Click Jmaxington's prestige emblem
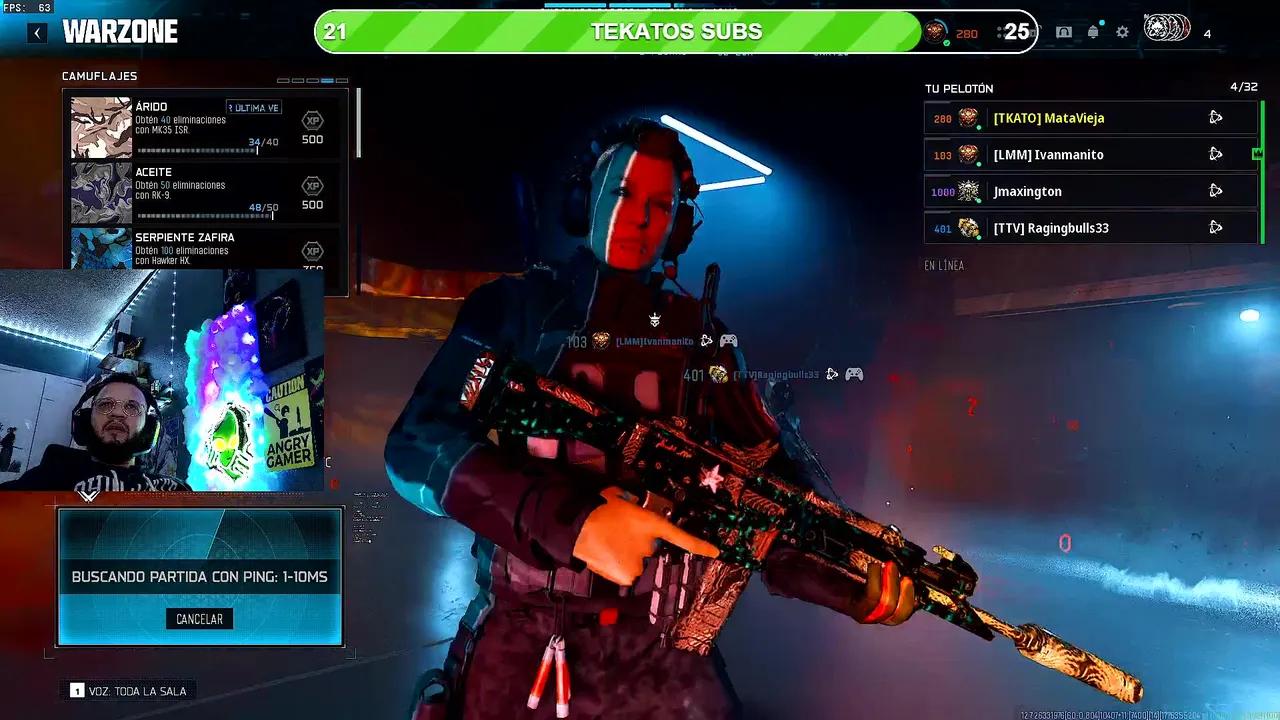 tap(970, 191)
